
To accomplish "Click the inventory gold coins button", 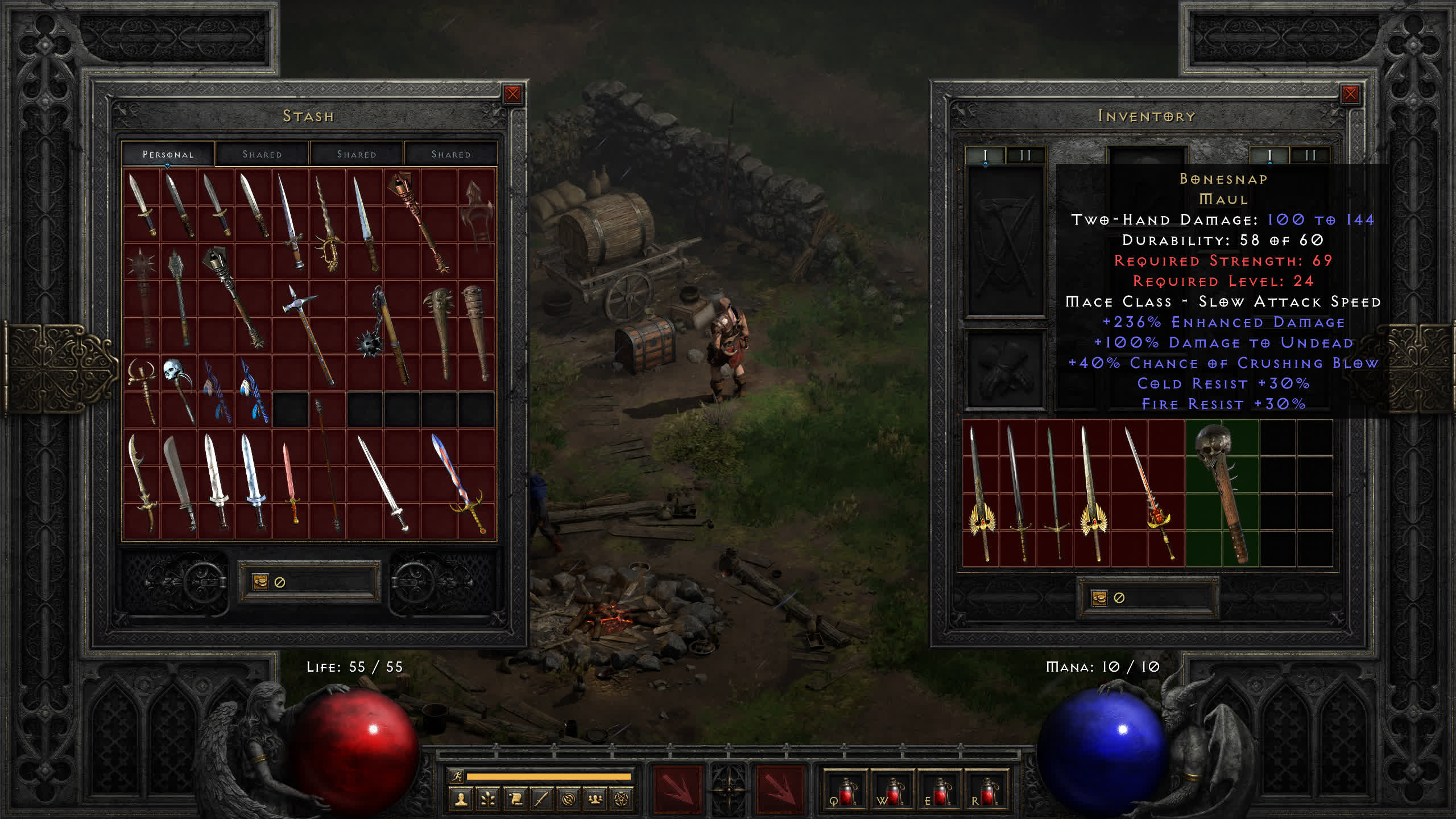I will (x=1099, y=598).
